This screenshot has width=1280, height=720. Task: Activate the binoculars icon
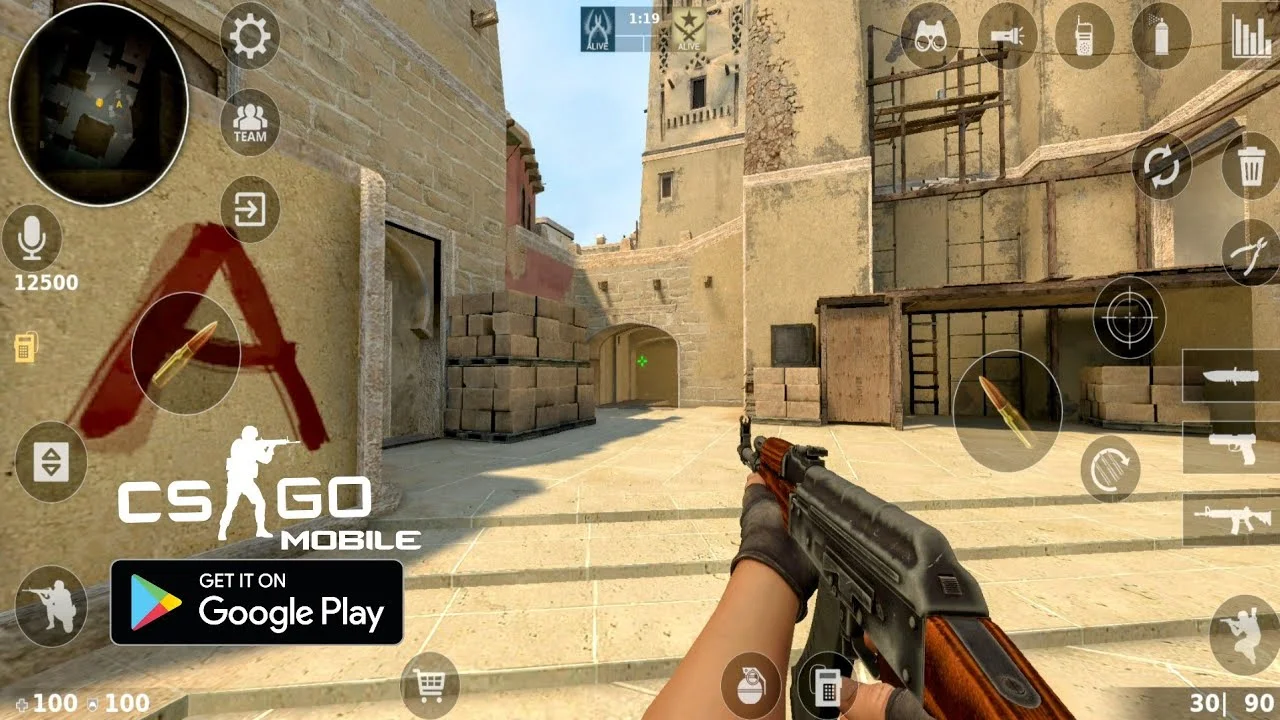(x=931, y=36)
